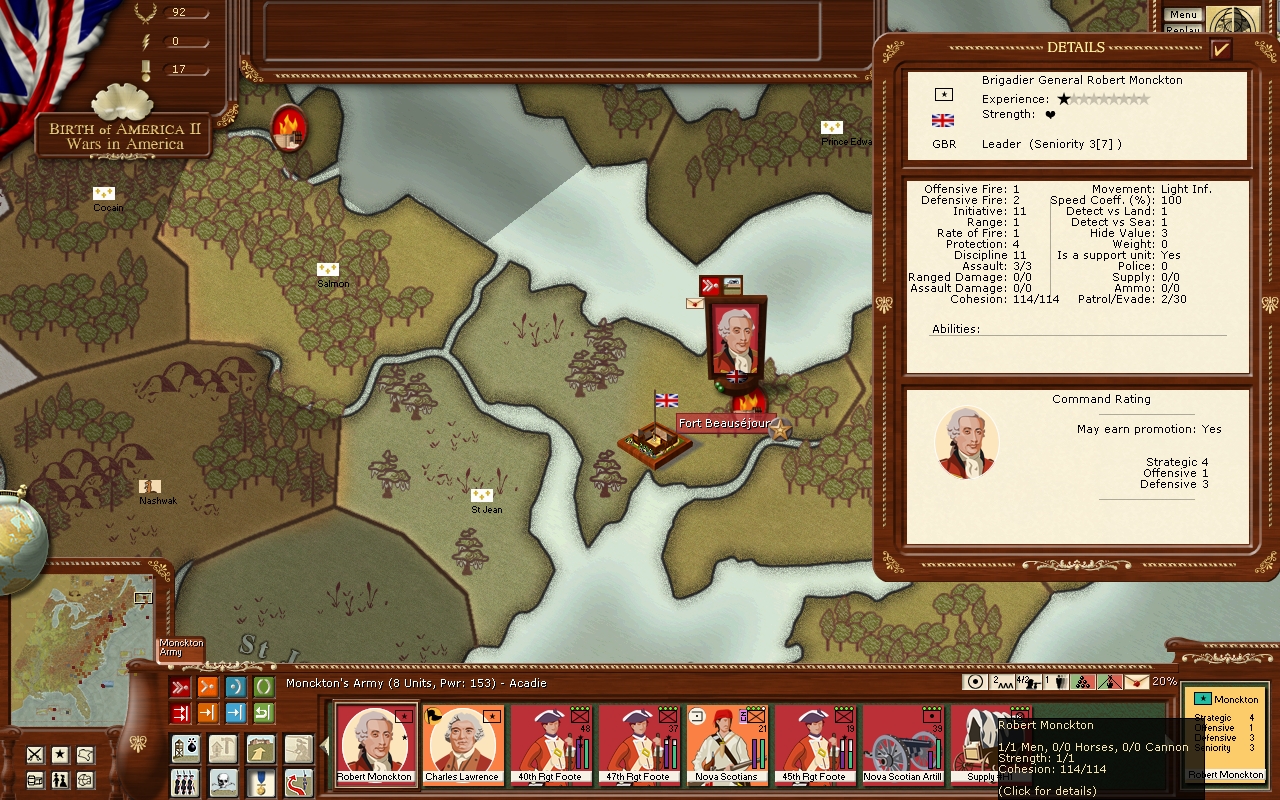Select the Fort Beauséjour army stack portrait
This screenshot has width=1280, height=800.
click(x=735, y=338)
